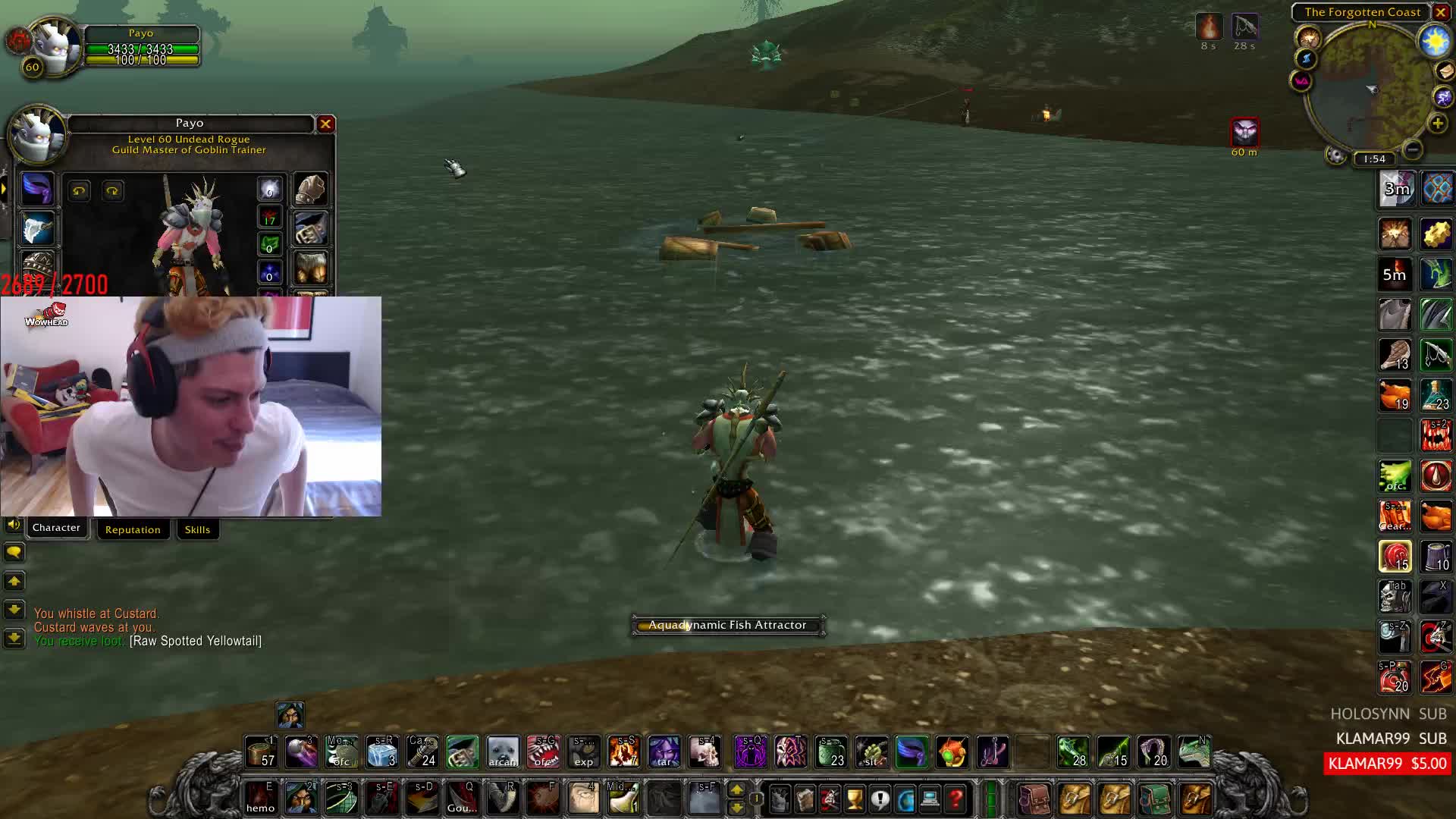Open the red question mark help button

(955, 799)
